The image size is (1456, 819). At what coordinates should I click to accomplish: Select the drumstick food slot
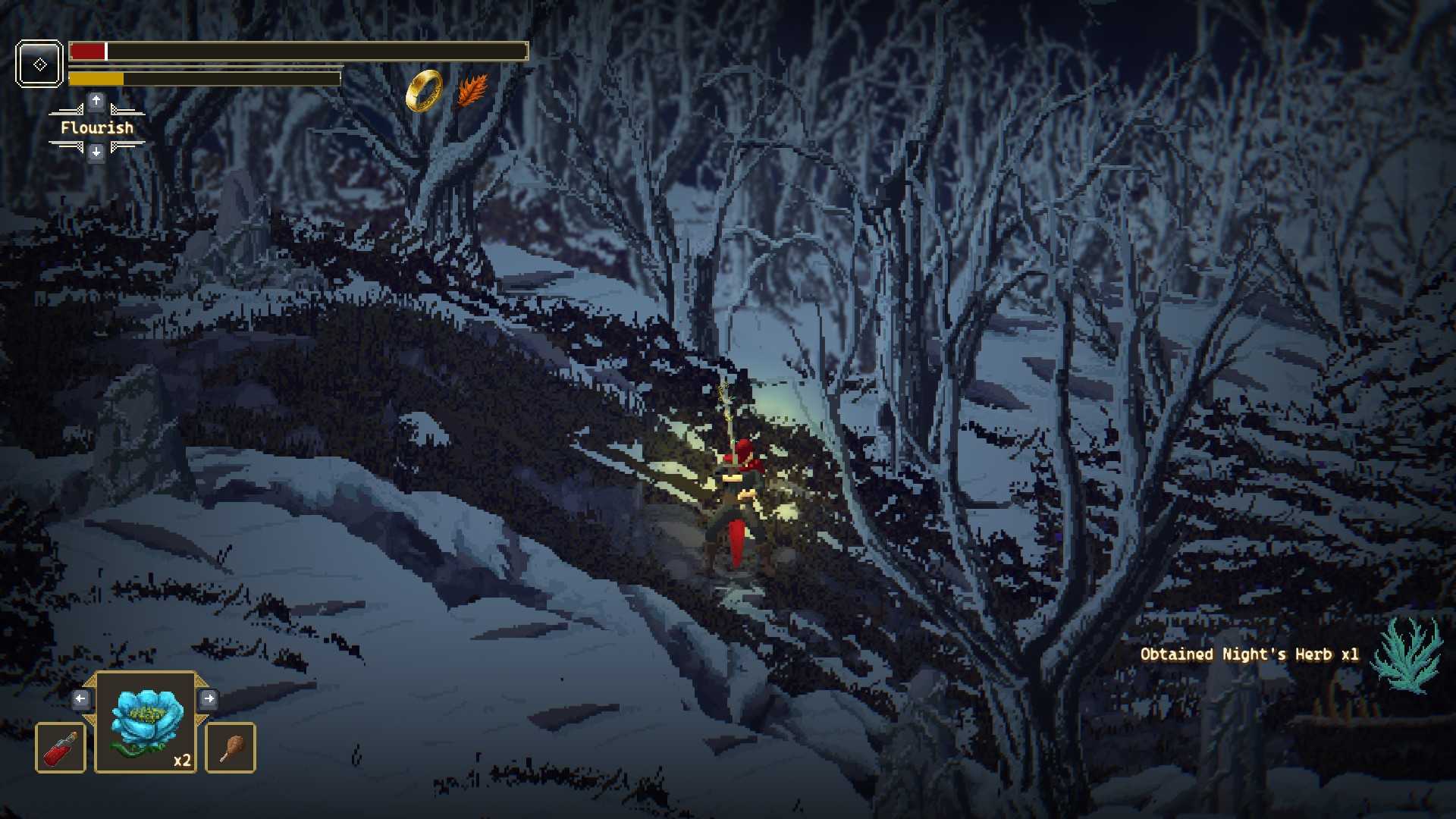(x=231, y=748)
